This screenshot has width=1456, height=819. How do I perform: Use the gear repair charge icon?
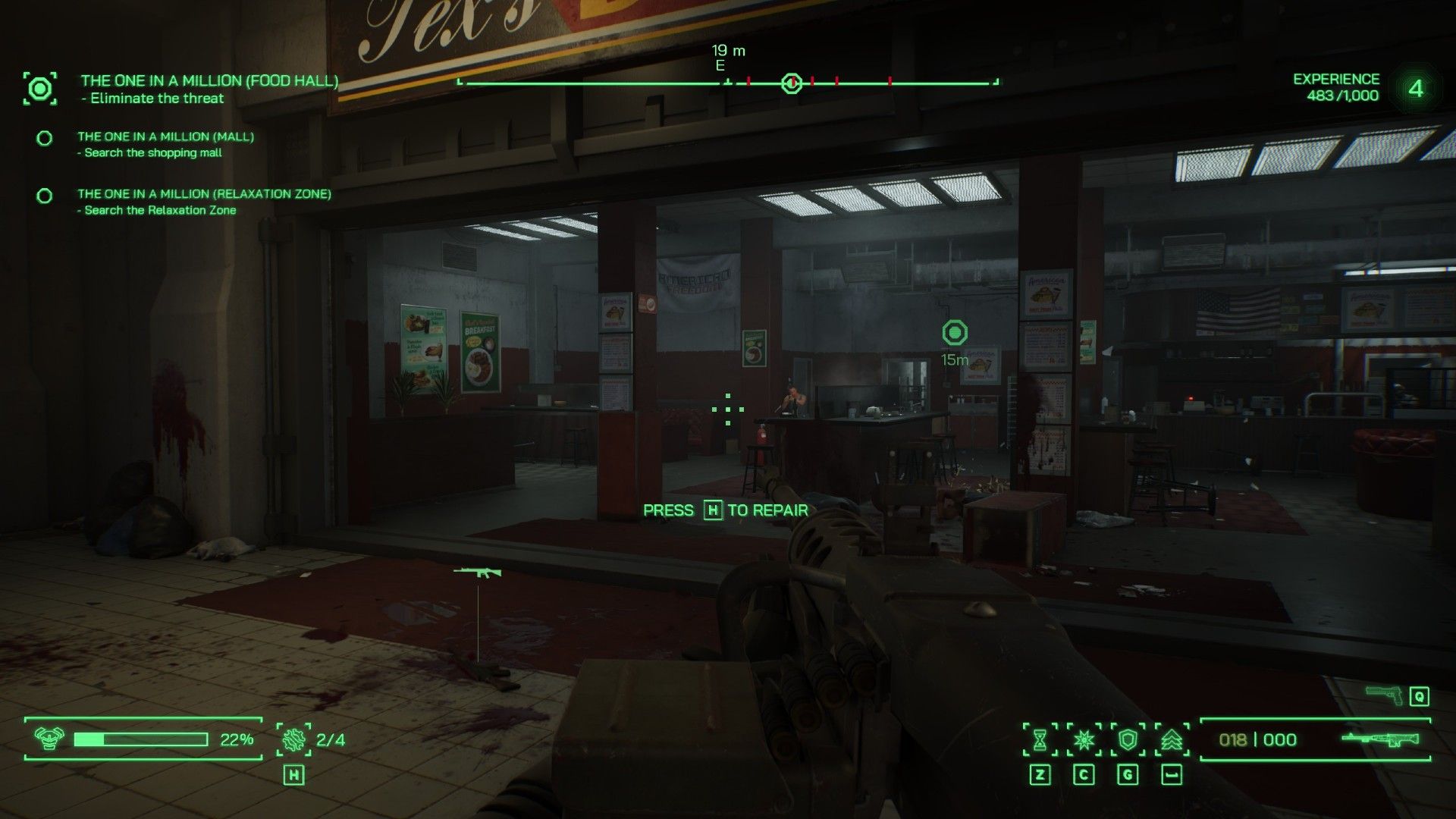(293, 739)
